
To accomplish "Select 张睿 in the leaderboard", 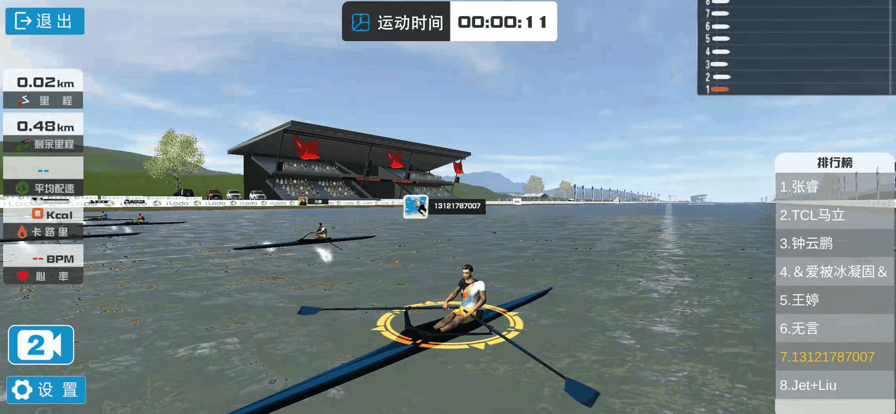I will [834, 187].
